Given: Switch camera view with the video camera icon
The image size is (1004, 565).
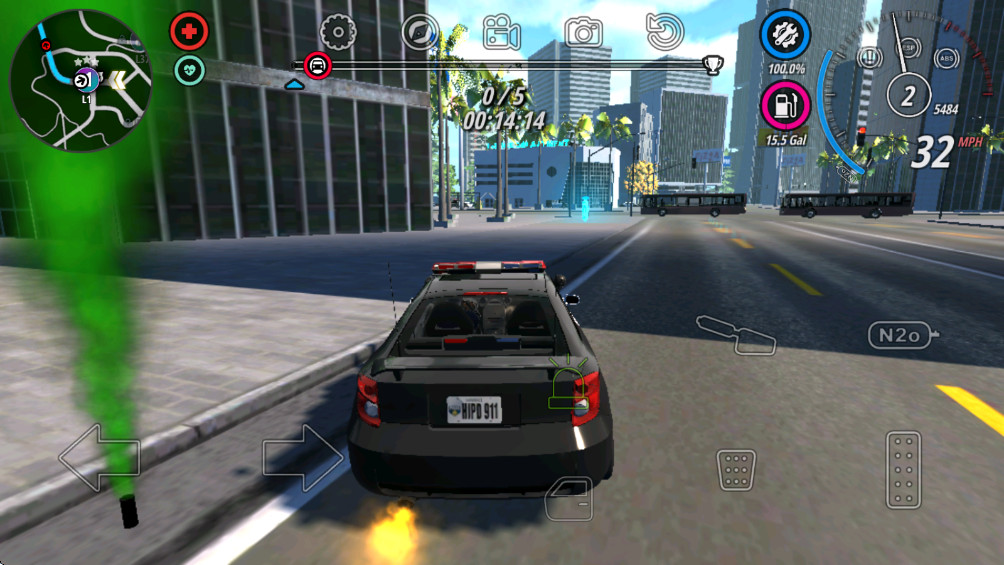Looking at the screenshot, I should 501,32.
